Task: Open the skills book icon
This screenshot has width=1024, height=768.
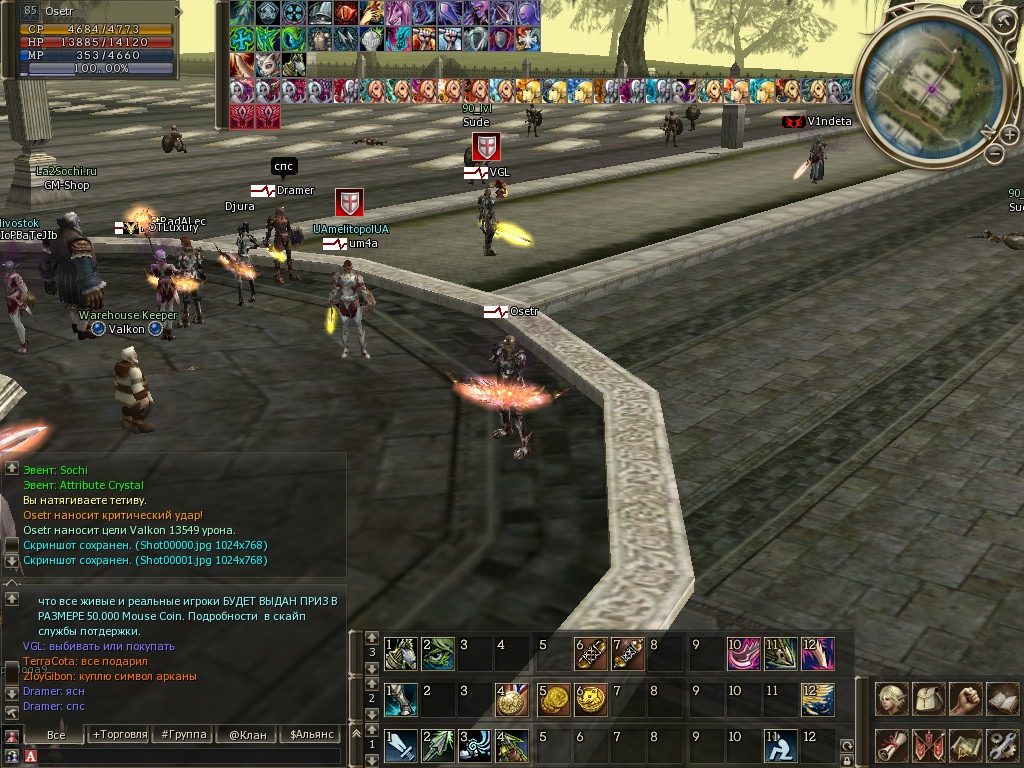Action: click(1001, 699)
